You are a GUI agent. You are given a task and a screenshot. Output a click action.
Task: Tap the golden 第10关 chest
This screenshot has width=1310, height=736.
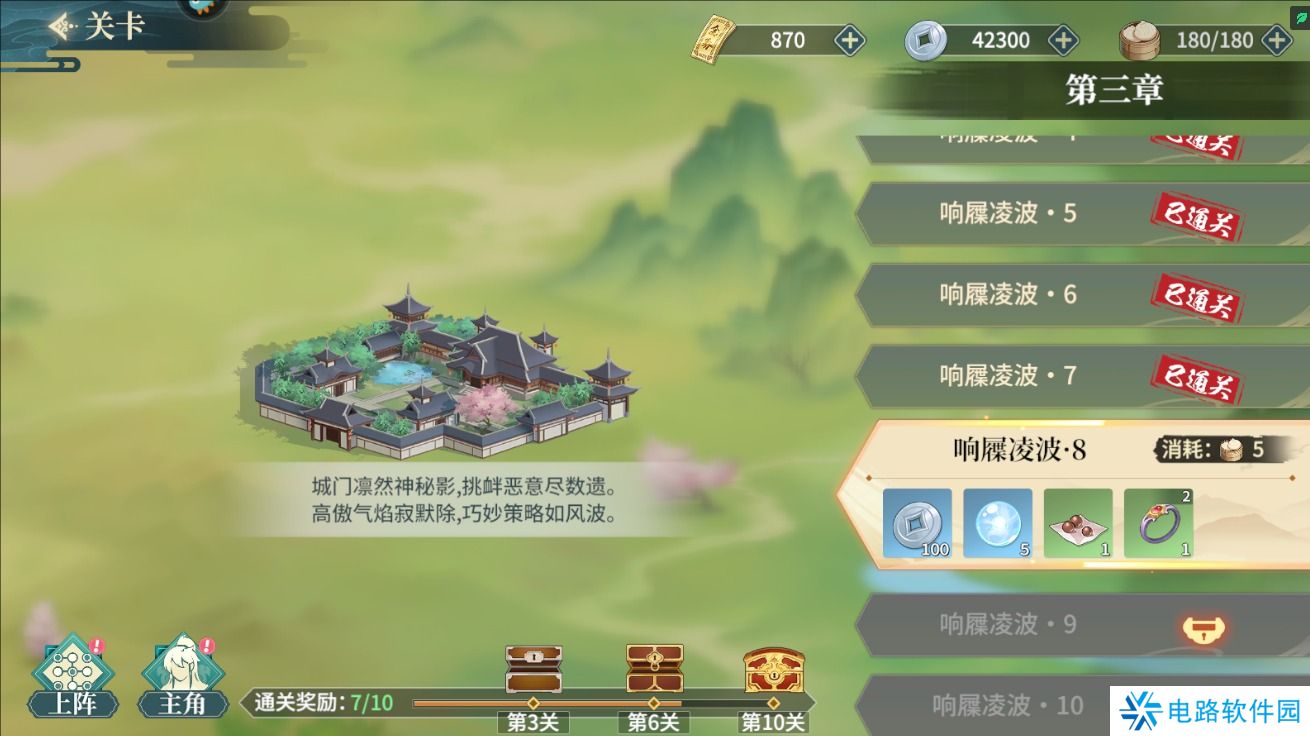pyautogui.click(x=770, y=668)
